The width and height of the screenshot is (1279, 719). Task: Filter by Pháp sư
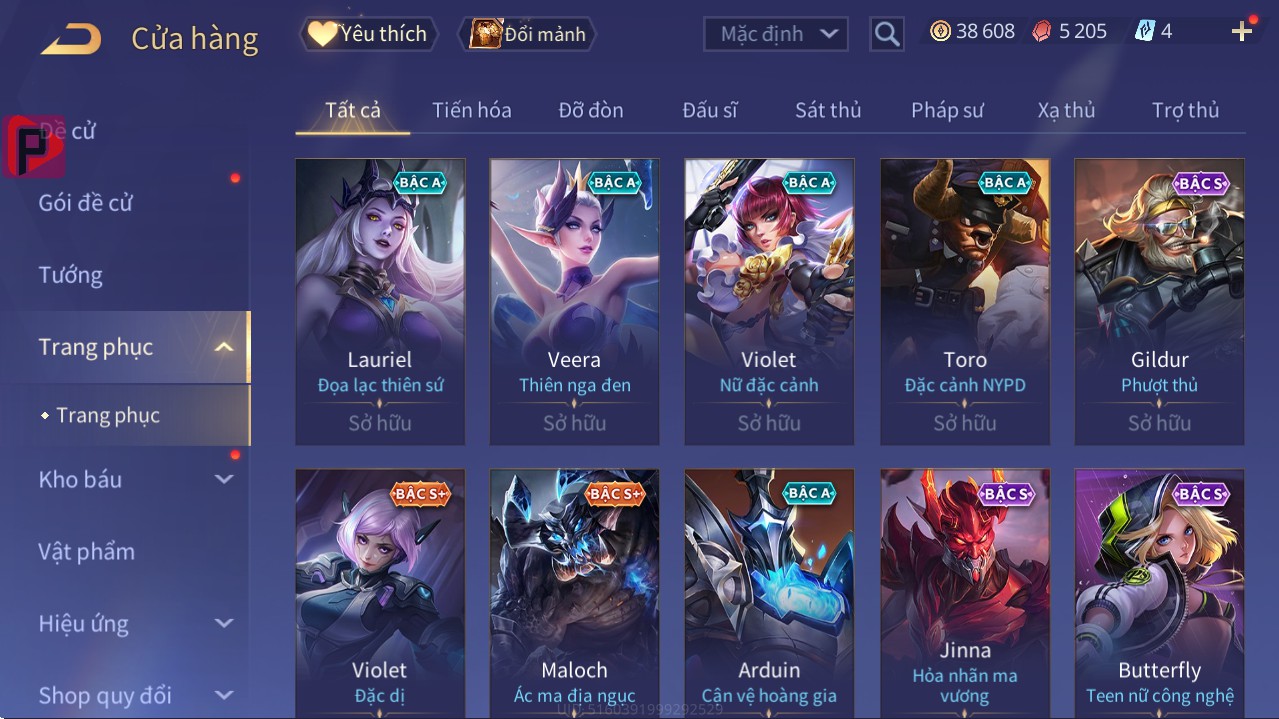click(947, 110)
